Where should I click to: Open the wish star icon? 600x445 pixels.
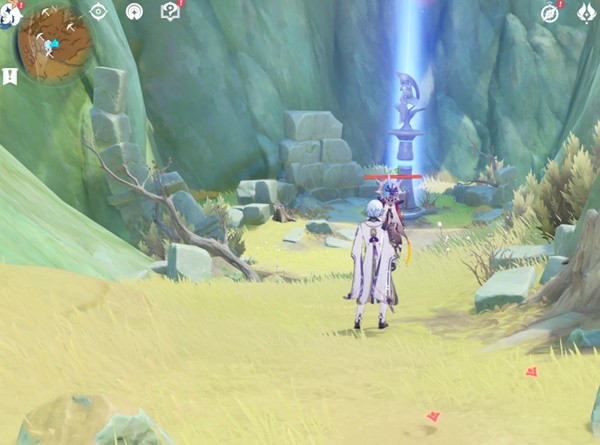134,12
